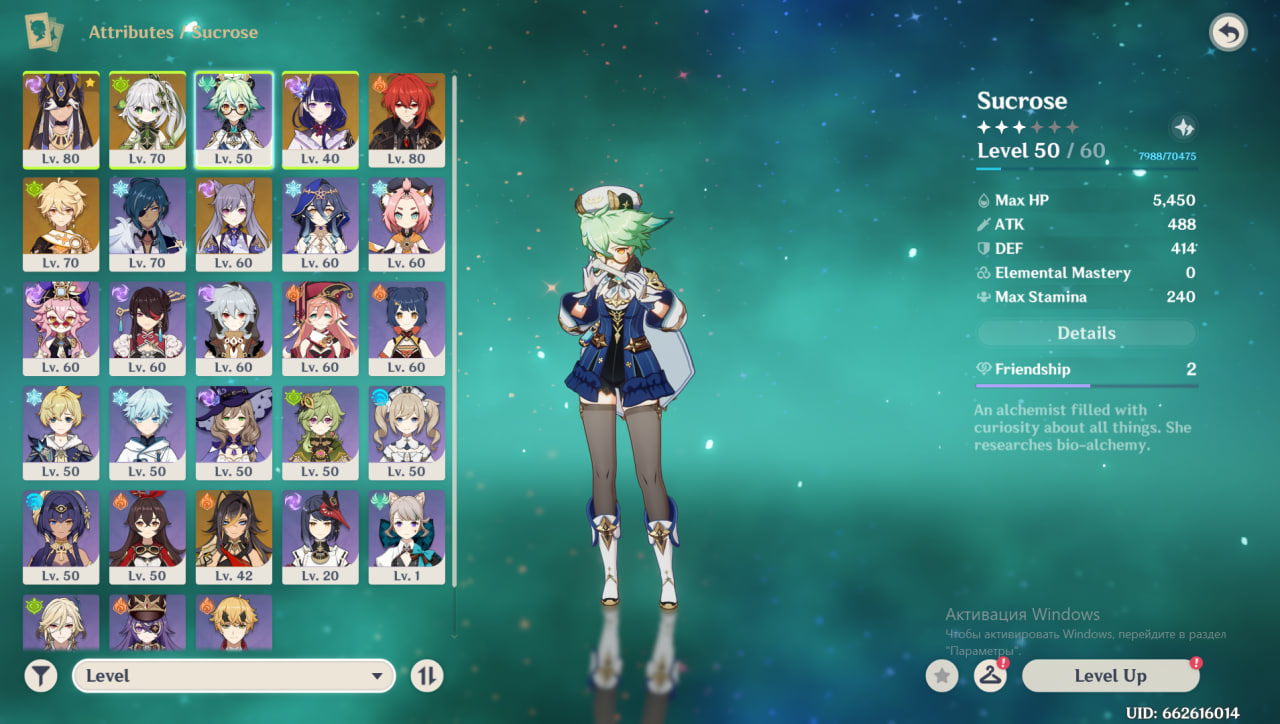
Task: Choose the white-haired Lv. 70 Nahida portrait
Action: [x=147, y=119]
